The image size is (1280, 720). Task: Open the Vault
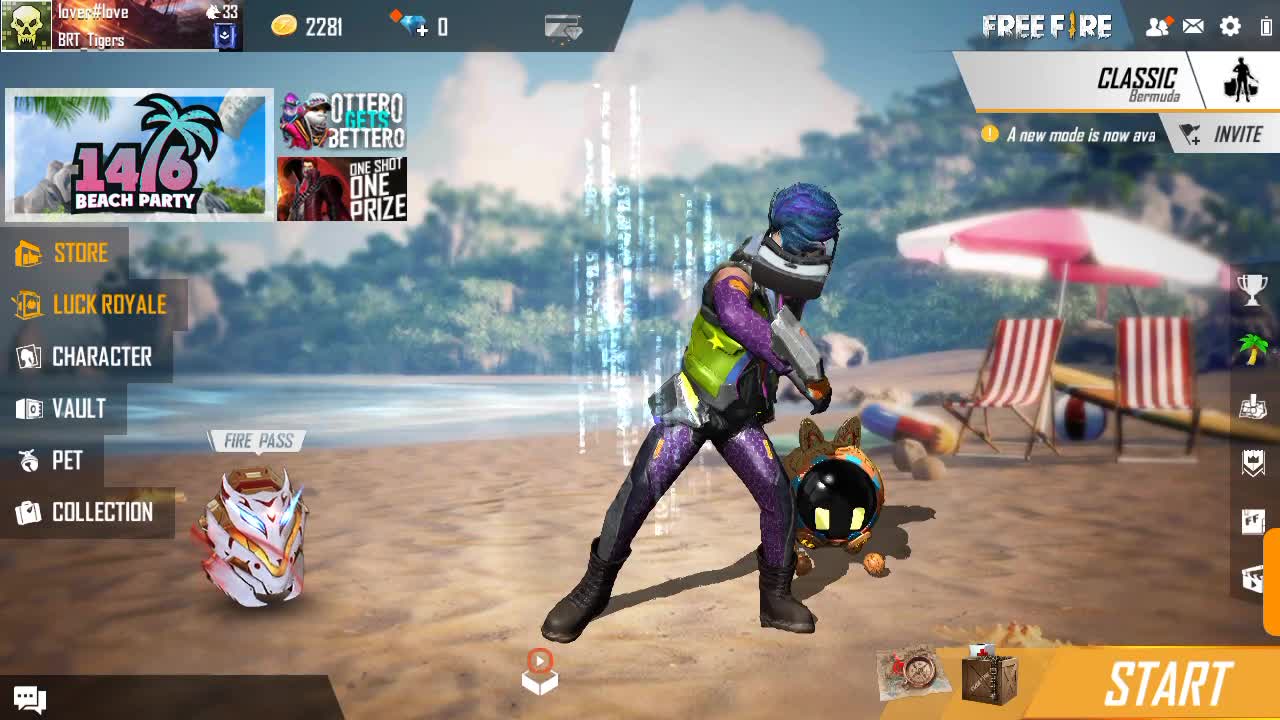tap(62, 409)
